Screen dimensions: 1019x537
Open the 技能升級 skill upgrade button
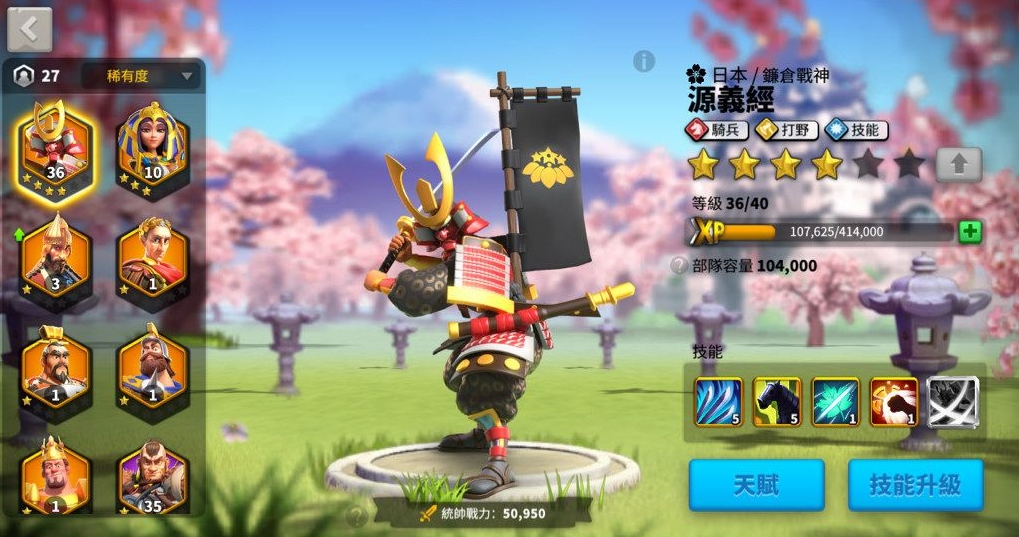point(915,486)
